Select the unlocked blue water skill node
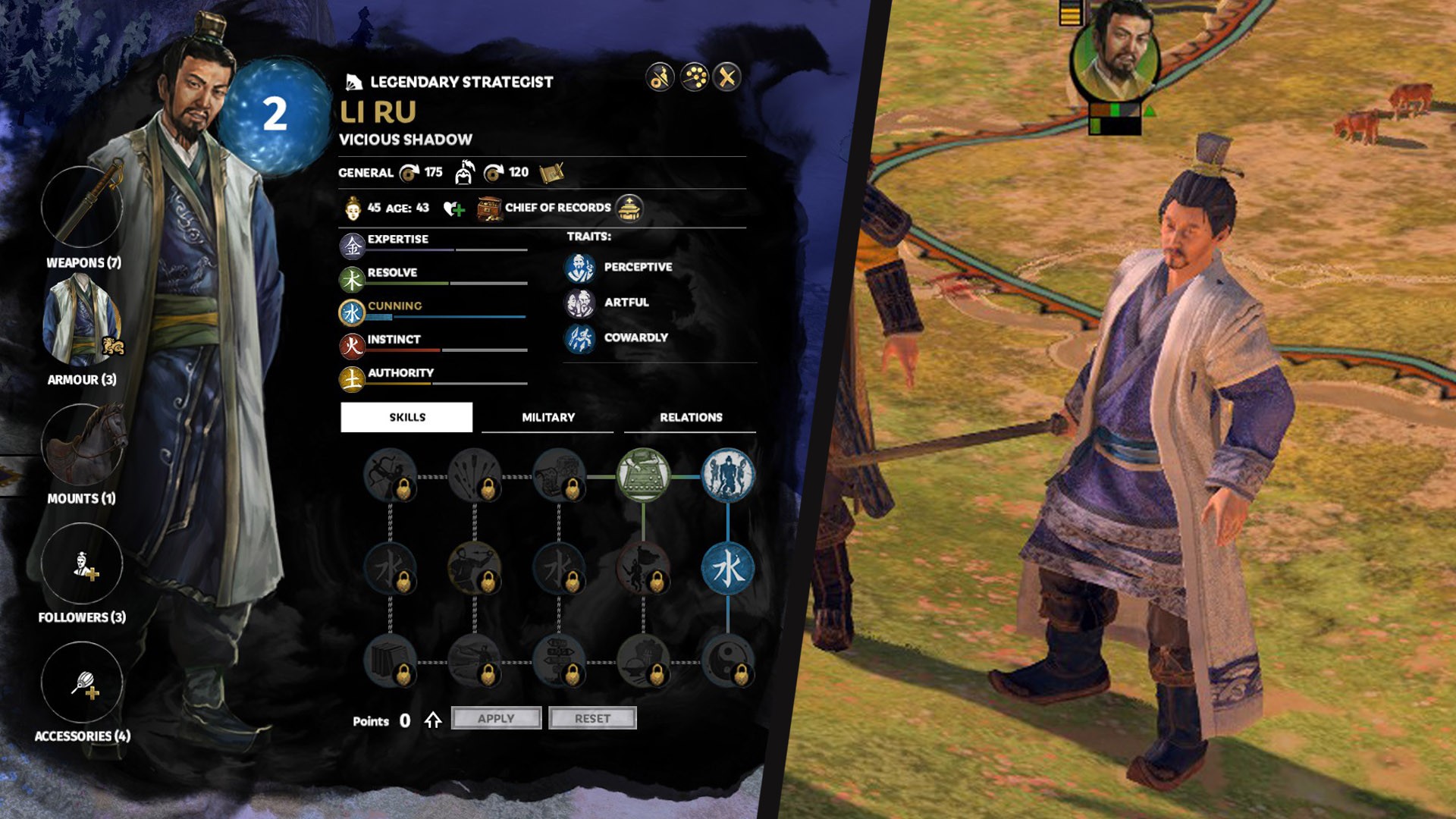Screen dimensions: 1456x819 727,568
